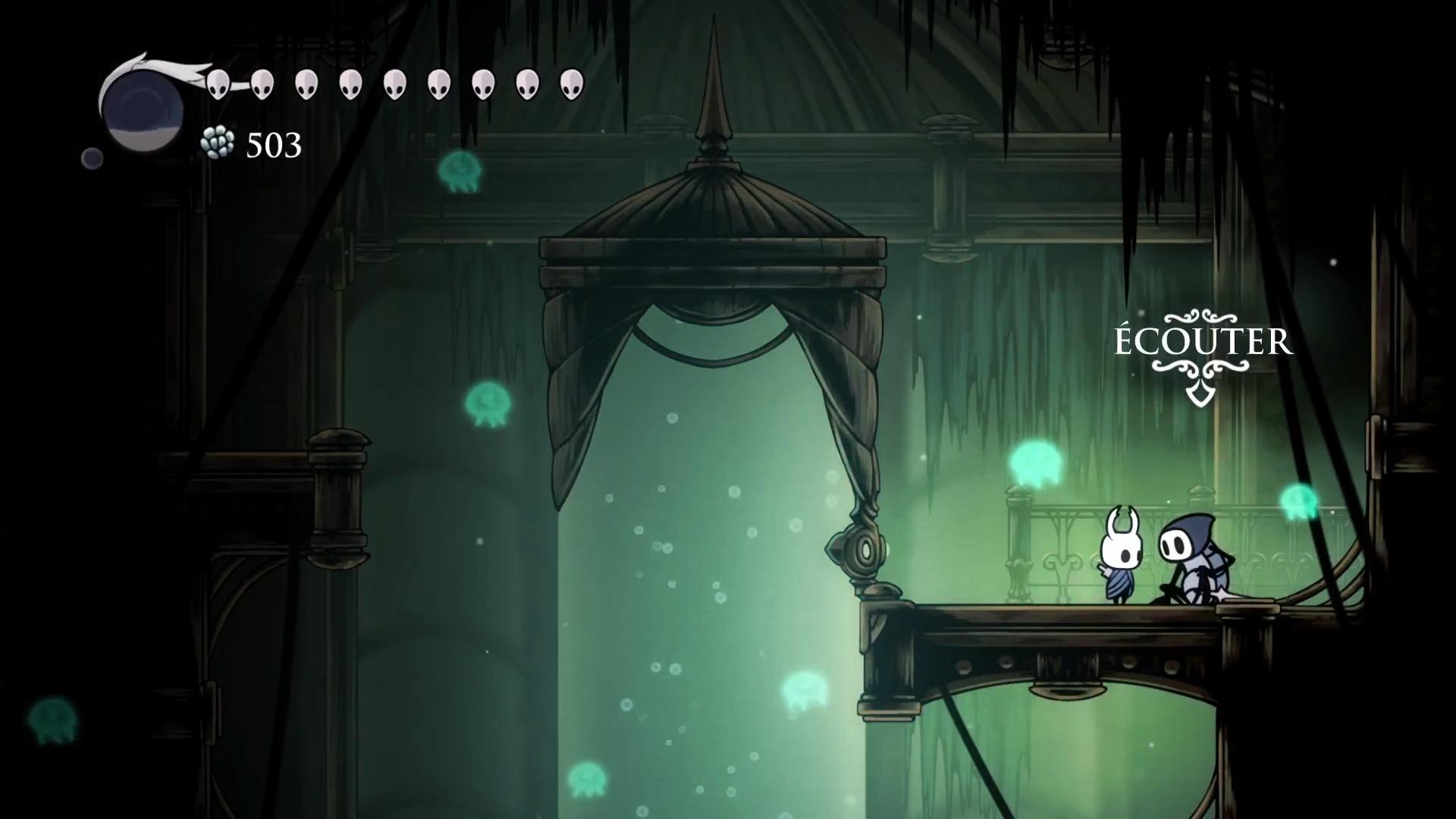Select the ÉCOUTER interaction prompt
Viewport: 1456px width, 819px height.
coord(1202,342)
